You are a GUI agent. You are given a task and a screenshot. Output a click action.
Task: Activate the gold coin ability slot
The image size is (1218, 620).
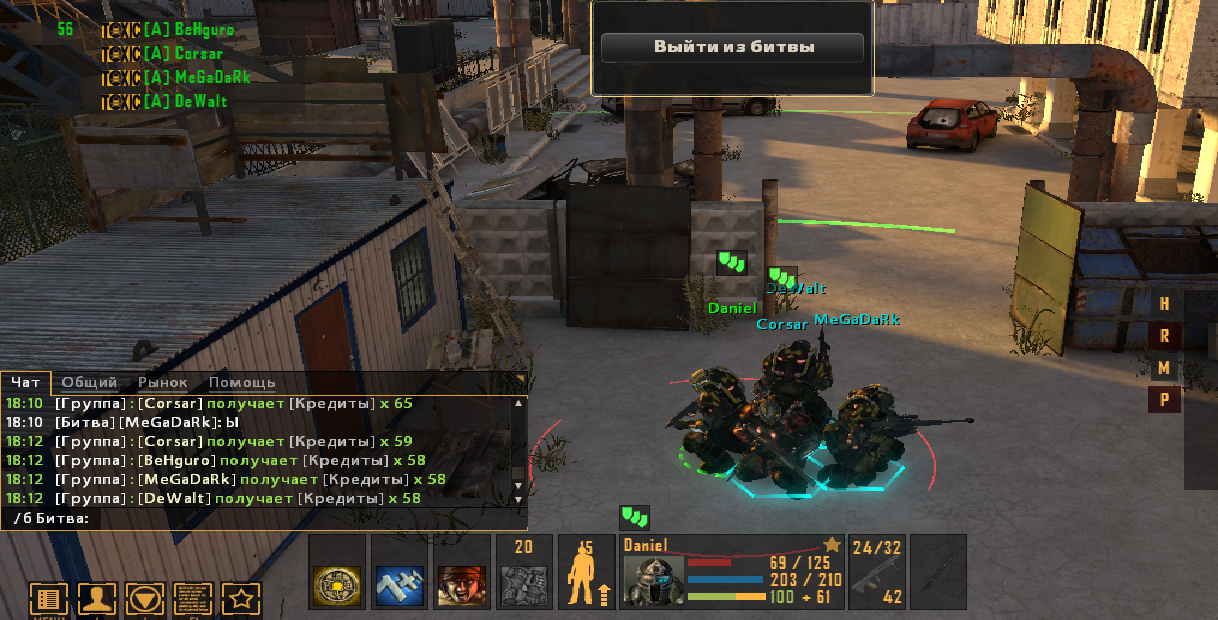tap(338, 584)
